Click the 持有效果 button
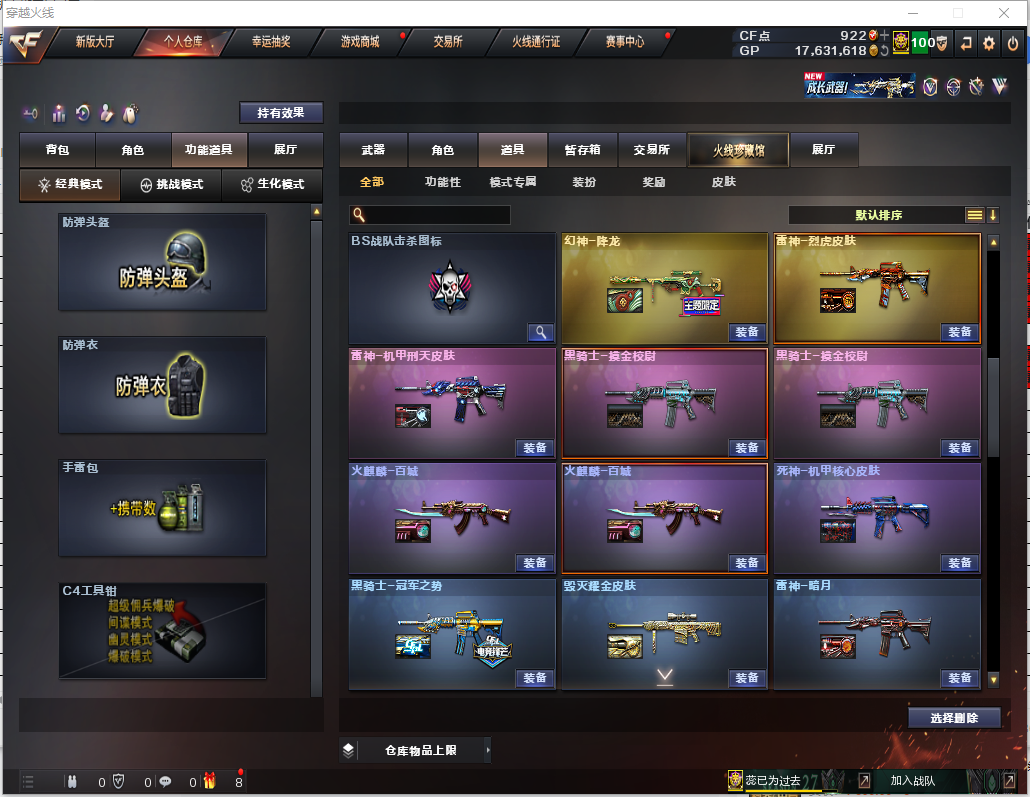The image size is (1030, 797). (281, 113)
